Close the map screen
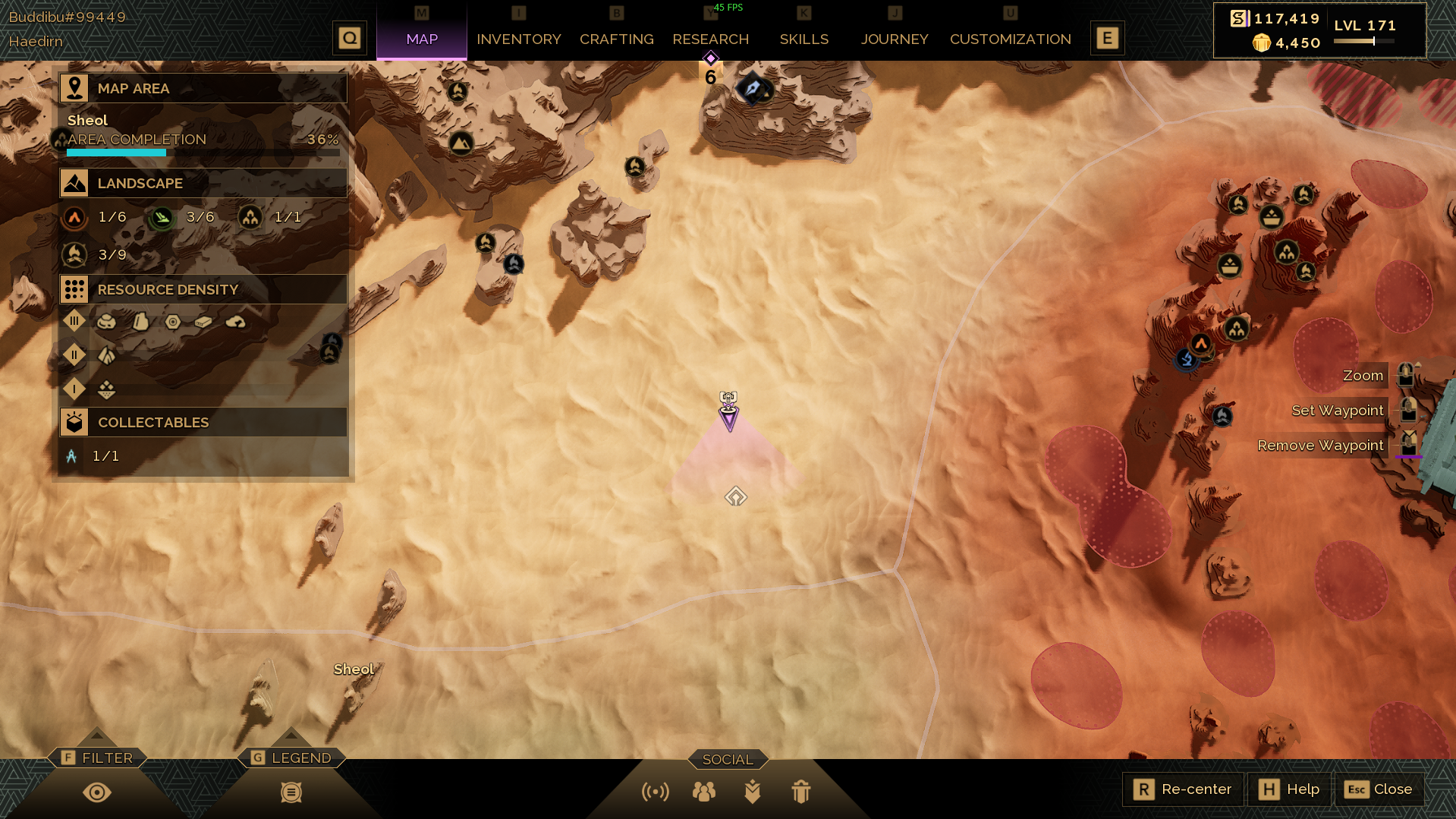The width and height of the screenshot is (1456, 819). pyautogui.click(x=1379, y=789)
